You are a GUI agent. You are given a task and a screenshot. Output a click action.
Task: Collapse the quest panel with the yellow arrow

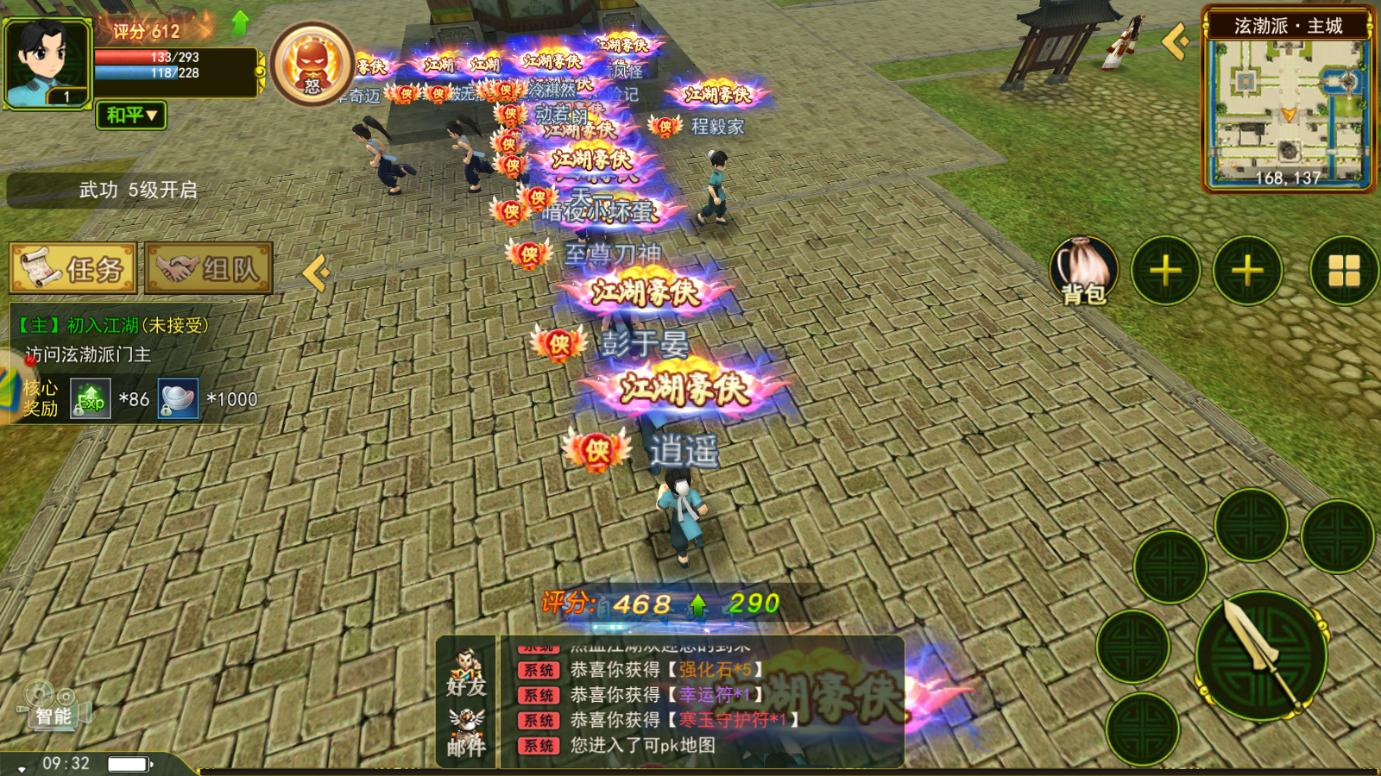pos(315,272)
